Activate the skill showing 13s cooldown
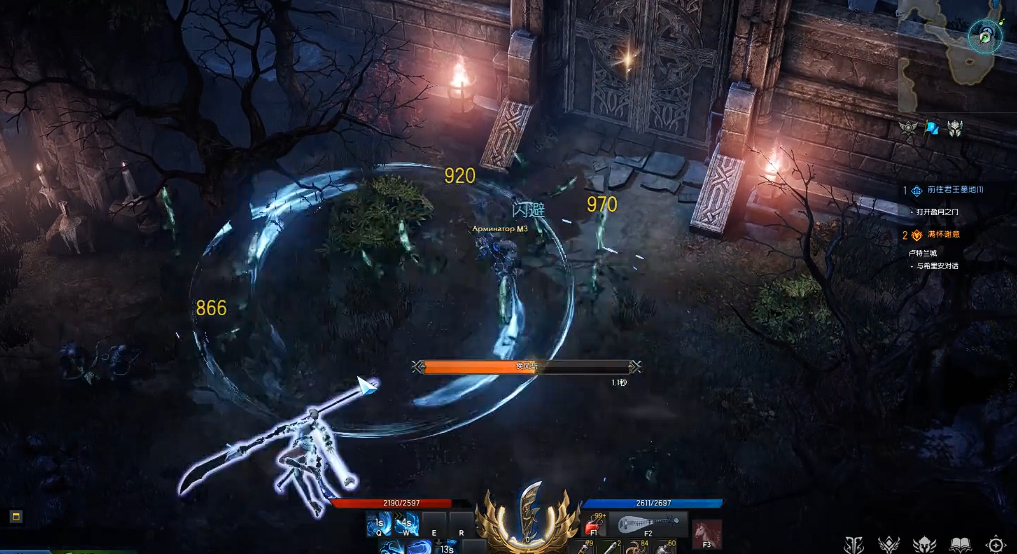1017x554 pixels. click(x=447, y=547)
